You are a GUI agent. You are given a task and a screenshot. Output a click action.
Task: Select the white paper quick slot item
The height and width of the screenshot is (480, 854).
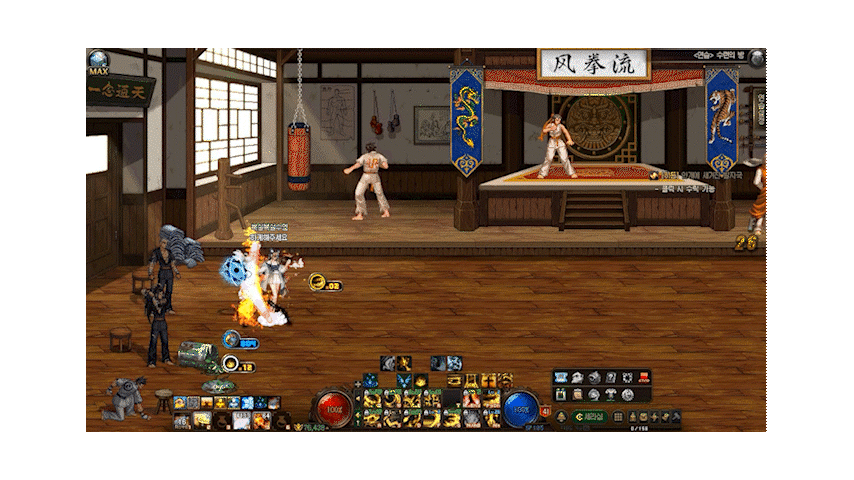pos(241,421)
